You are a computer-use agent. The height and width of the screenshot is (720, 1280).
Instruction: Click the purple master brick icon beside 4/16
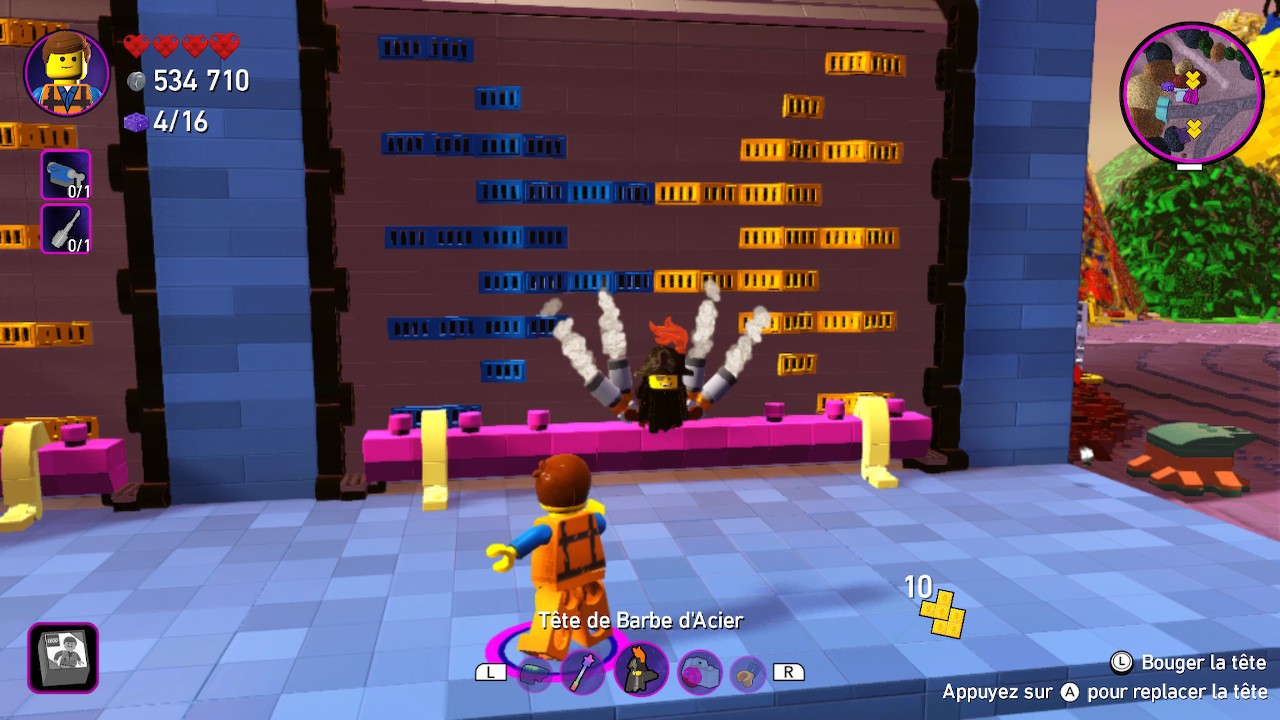click(136, 124)
